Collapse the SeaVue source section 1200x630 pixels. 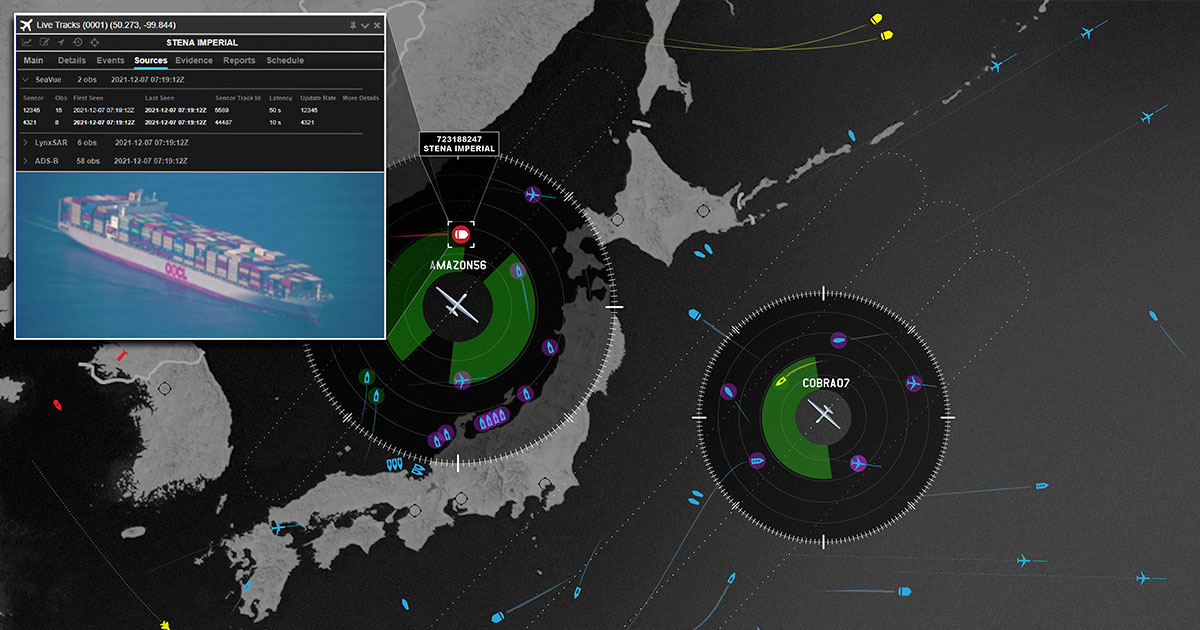point(25,79)
